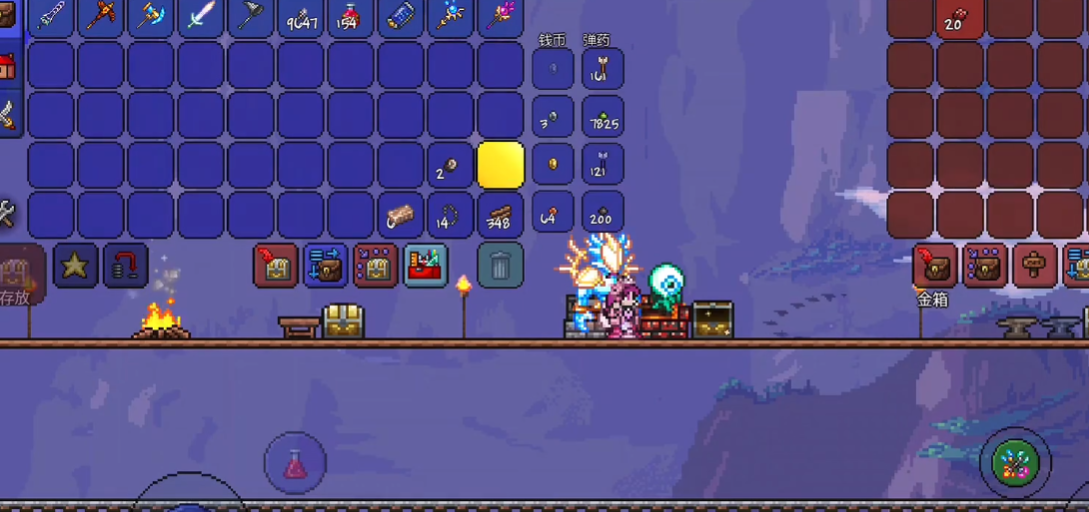Image resolution: width=1089 pixels, height=512 pixels.
Task: Select the pickaxe in the hotbar
Action: (101, 17)
